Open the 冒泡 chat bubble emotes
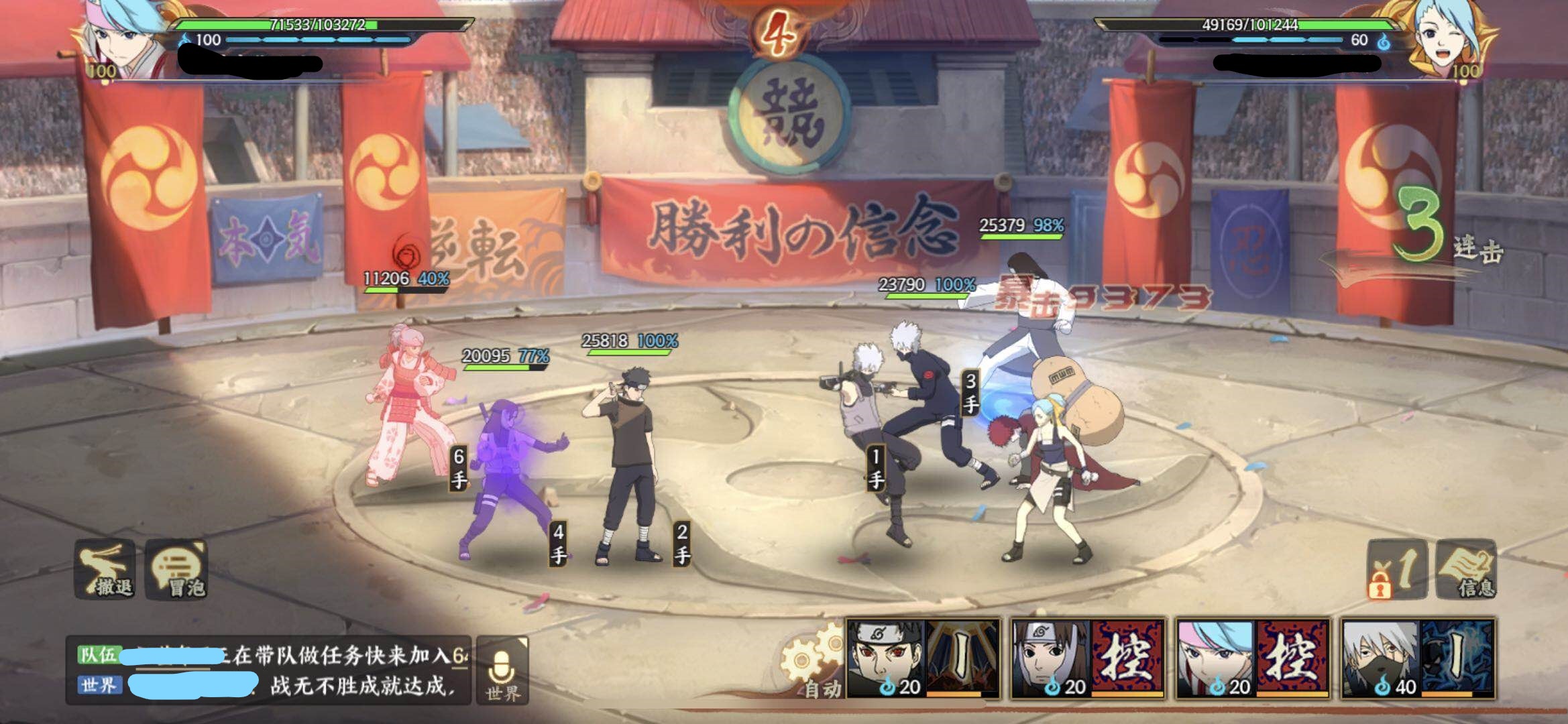This screenshot has height=724, width=1568. 177,570
